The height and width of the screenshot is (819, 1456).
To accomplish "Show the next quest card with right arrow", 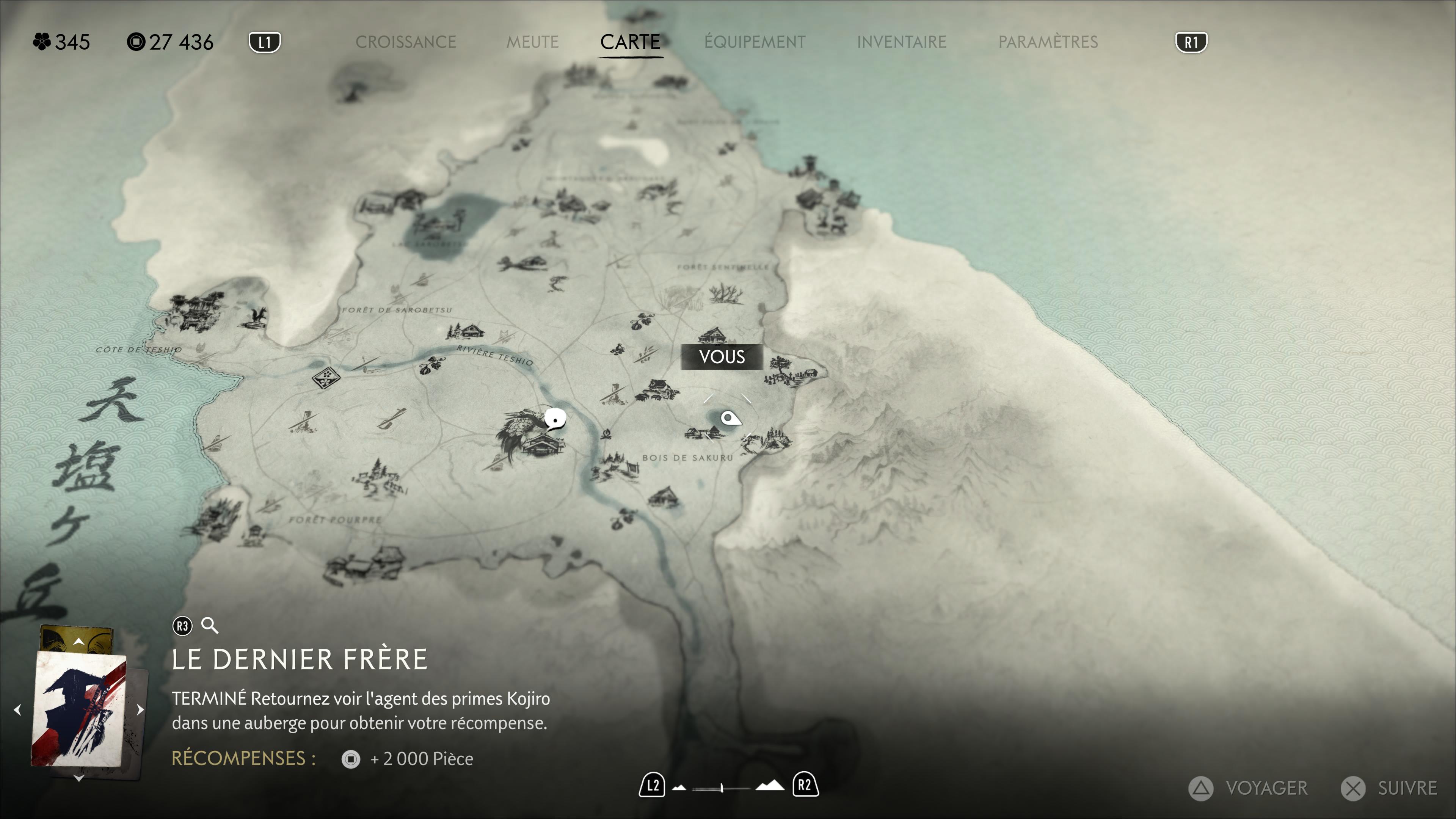I will [140, 709].
